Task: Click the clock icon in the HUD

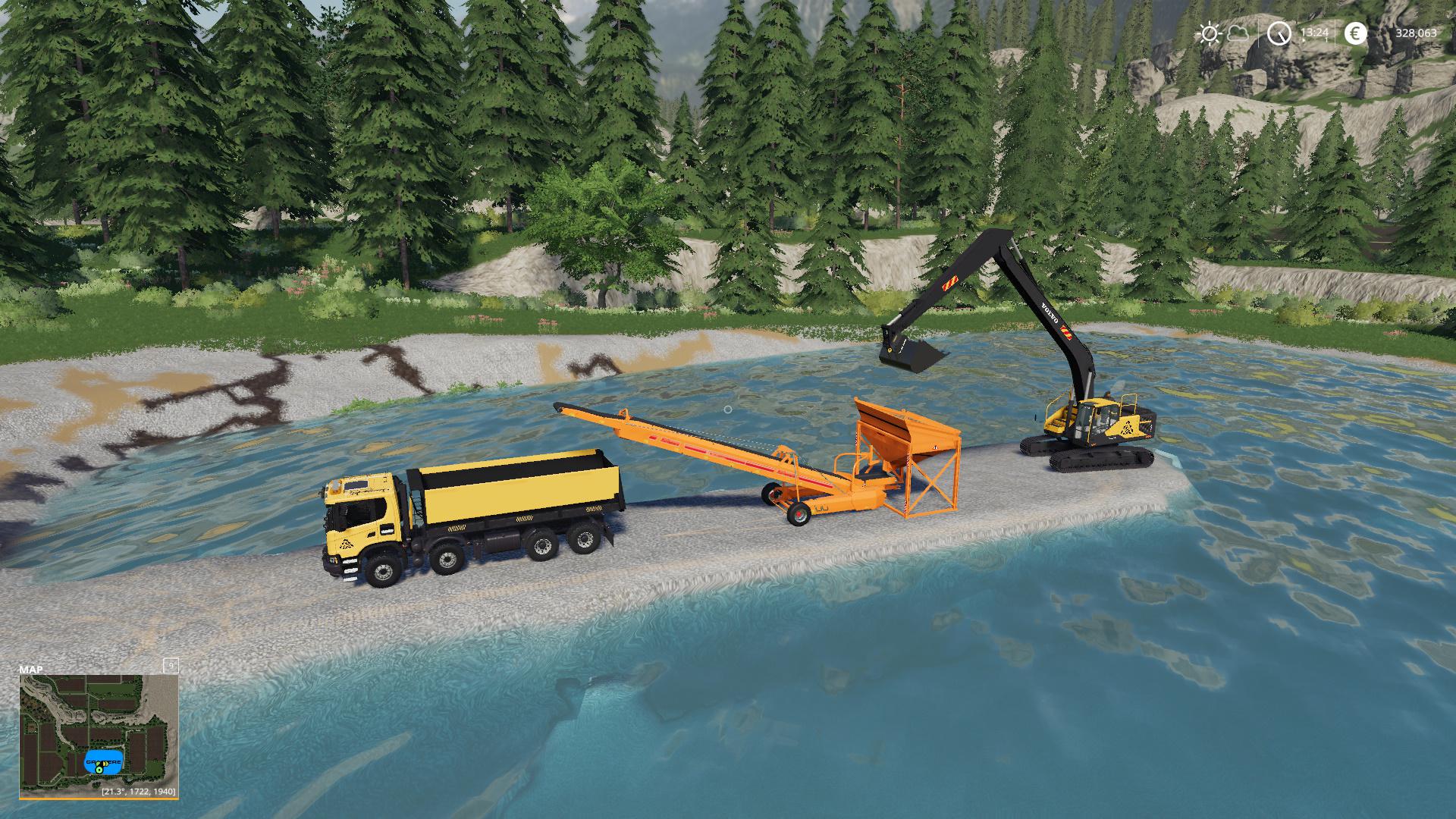Action: point(1280,33)
